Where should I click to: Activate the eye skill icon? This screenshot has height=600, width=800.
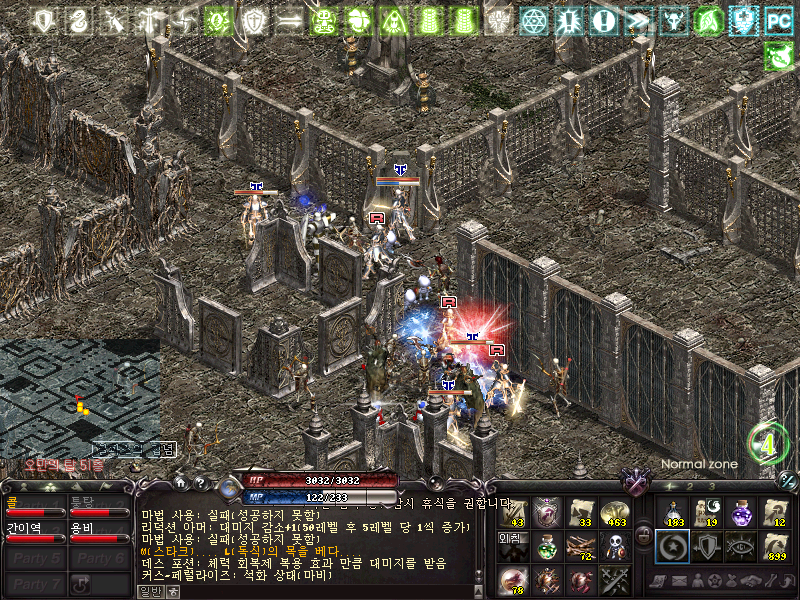(741, 546)
